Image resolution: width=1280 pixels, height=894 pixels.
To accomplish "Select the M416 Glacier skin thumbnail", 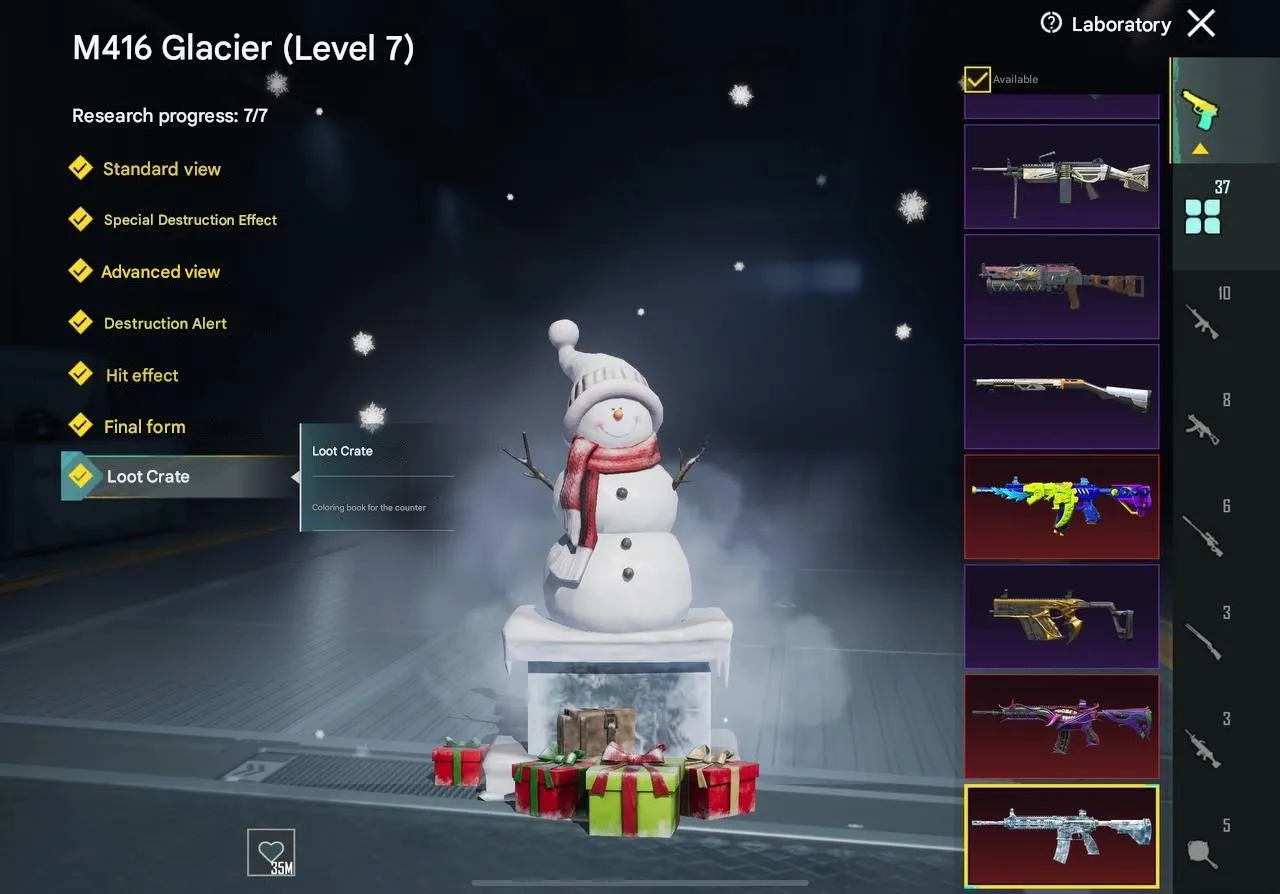I will [1062, 837].
